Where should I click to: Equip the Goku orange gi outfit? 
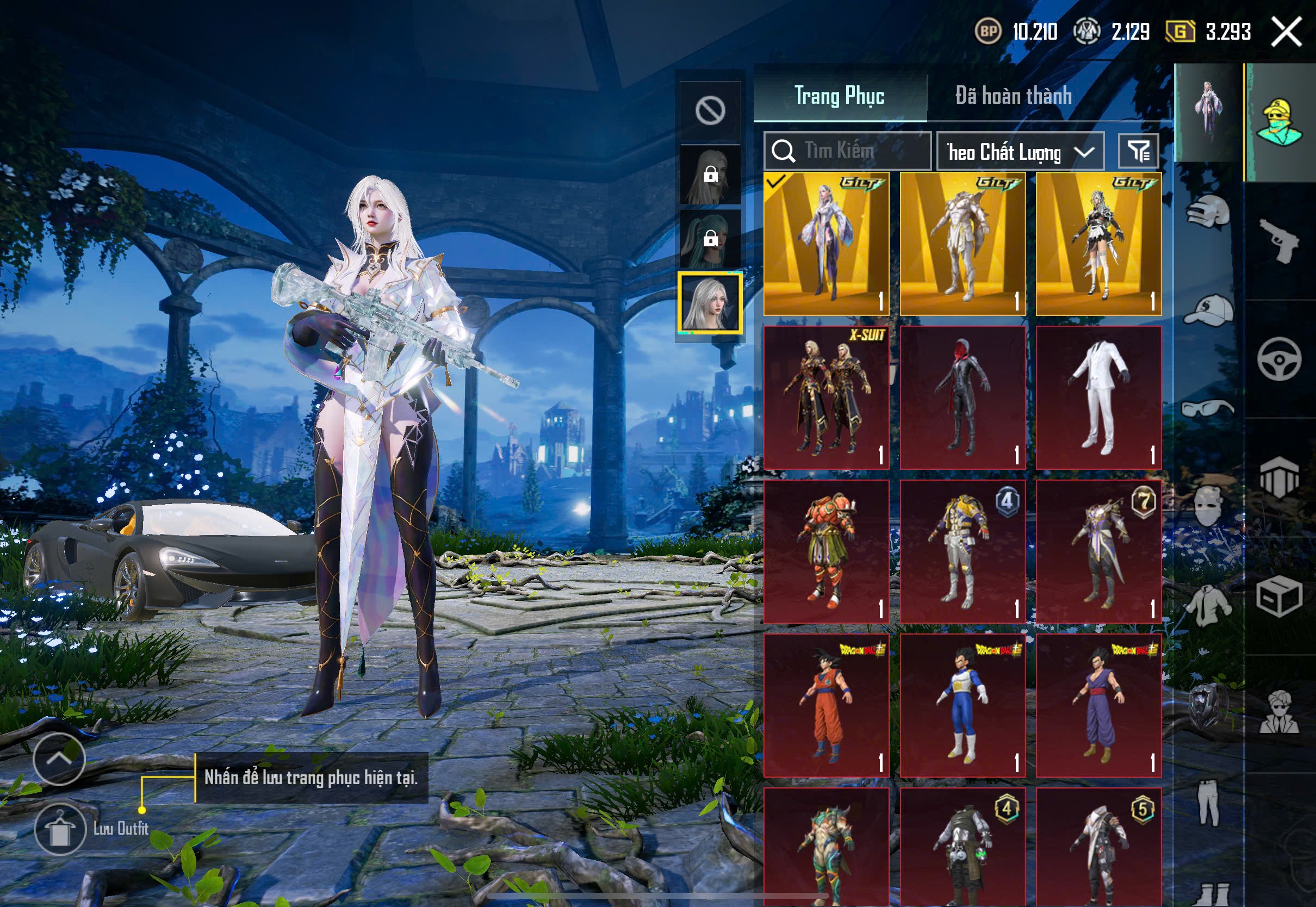[826, 705]
